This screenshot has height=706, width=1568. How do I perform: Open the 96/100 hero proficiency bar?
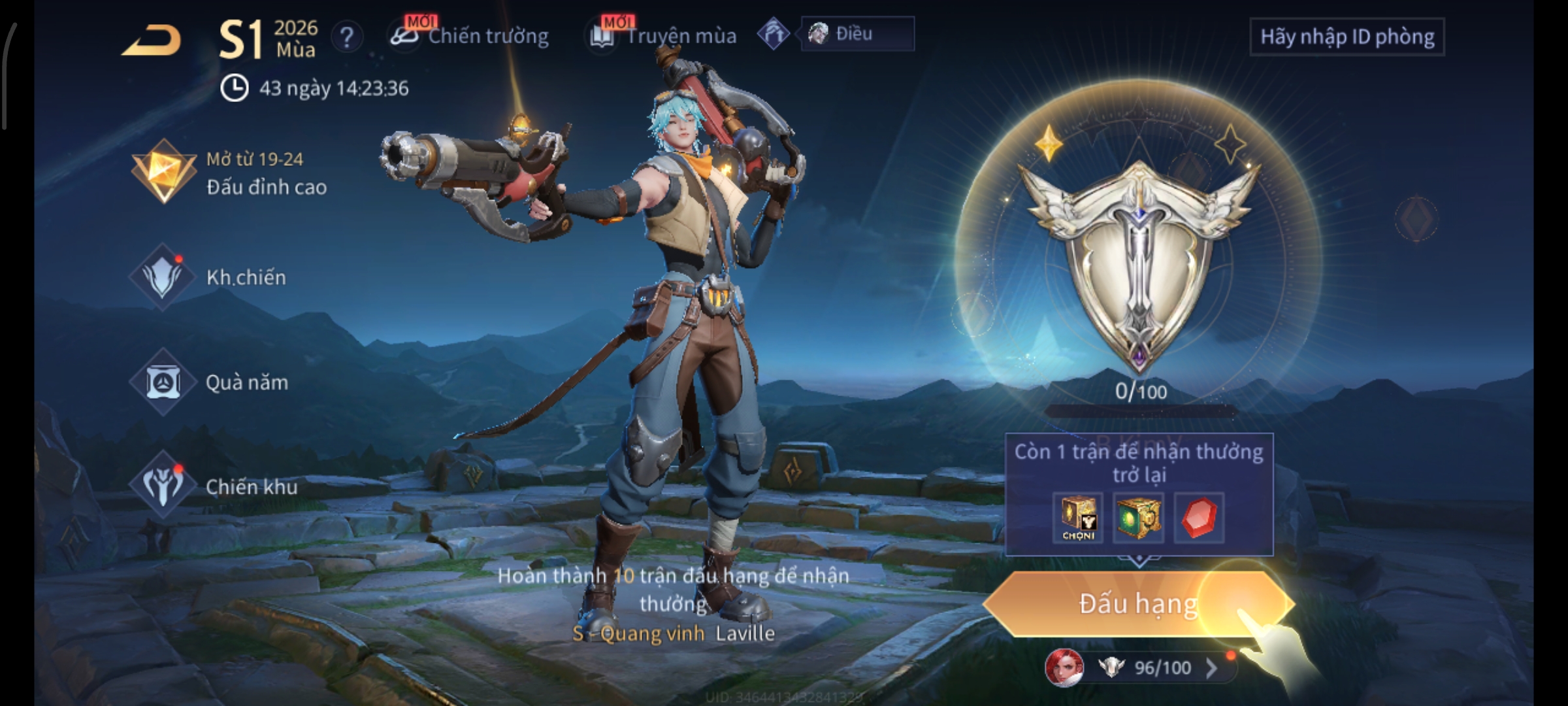pos(1162,667)
